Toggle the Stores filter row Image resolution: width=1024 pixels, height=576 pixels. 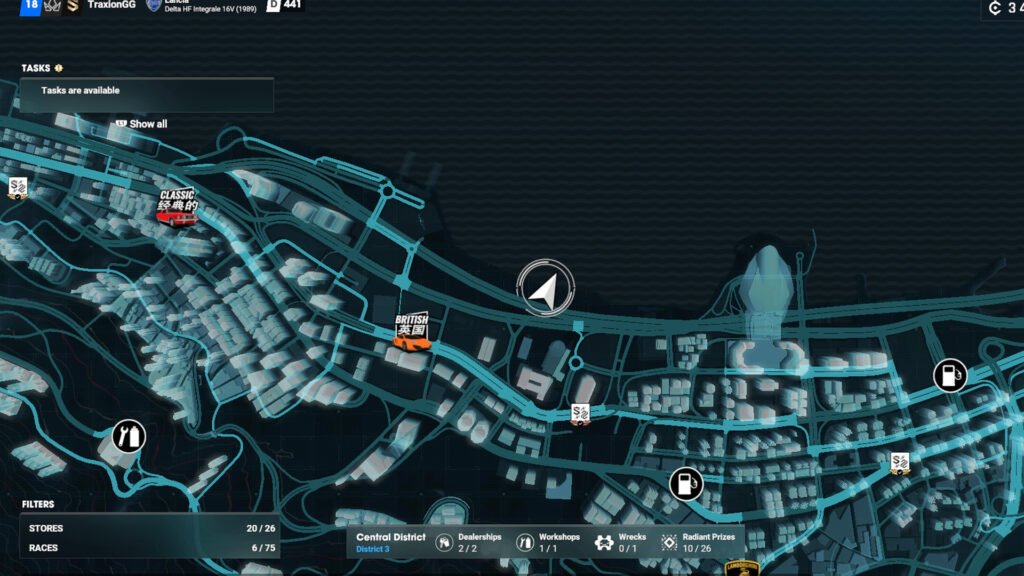(150, 528)
